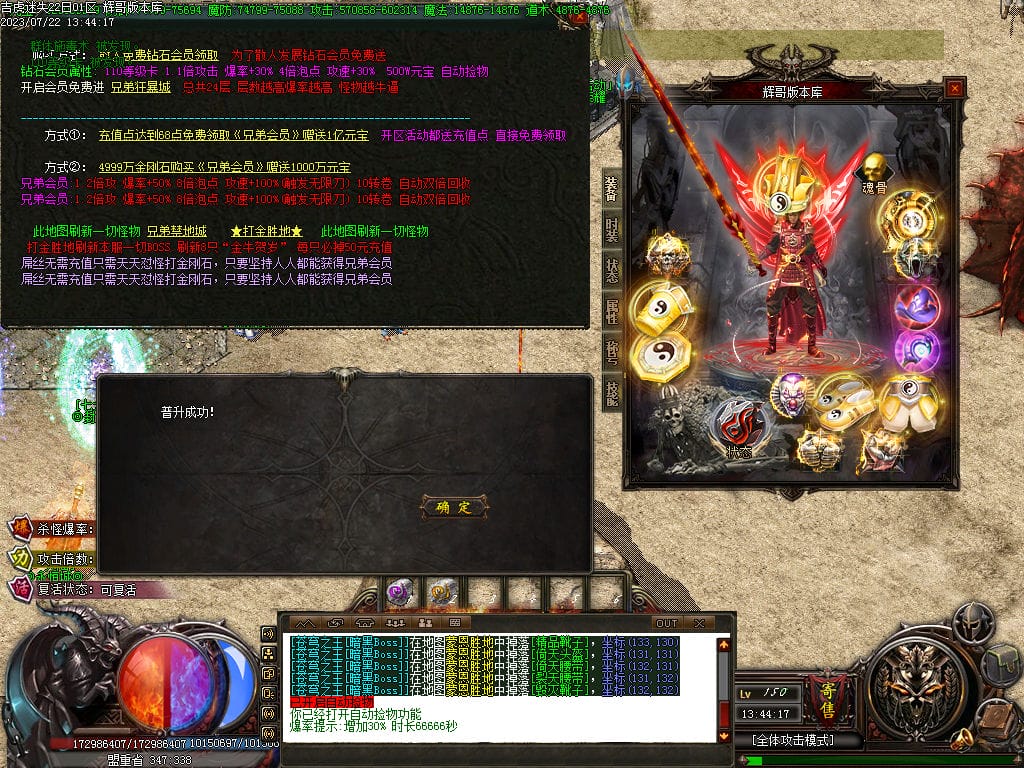Switch to the 装备 equipment tab
Viewport: 1024px width, 768px height.
[x=611, y=188]
